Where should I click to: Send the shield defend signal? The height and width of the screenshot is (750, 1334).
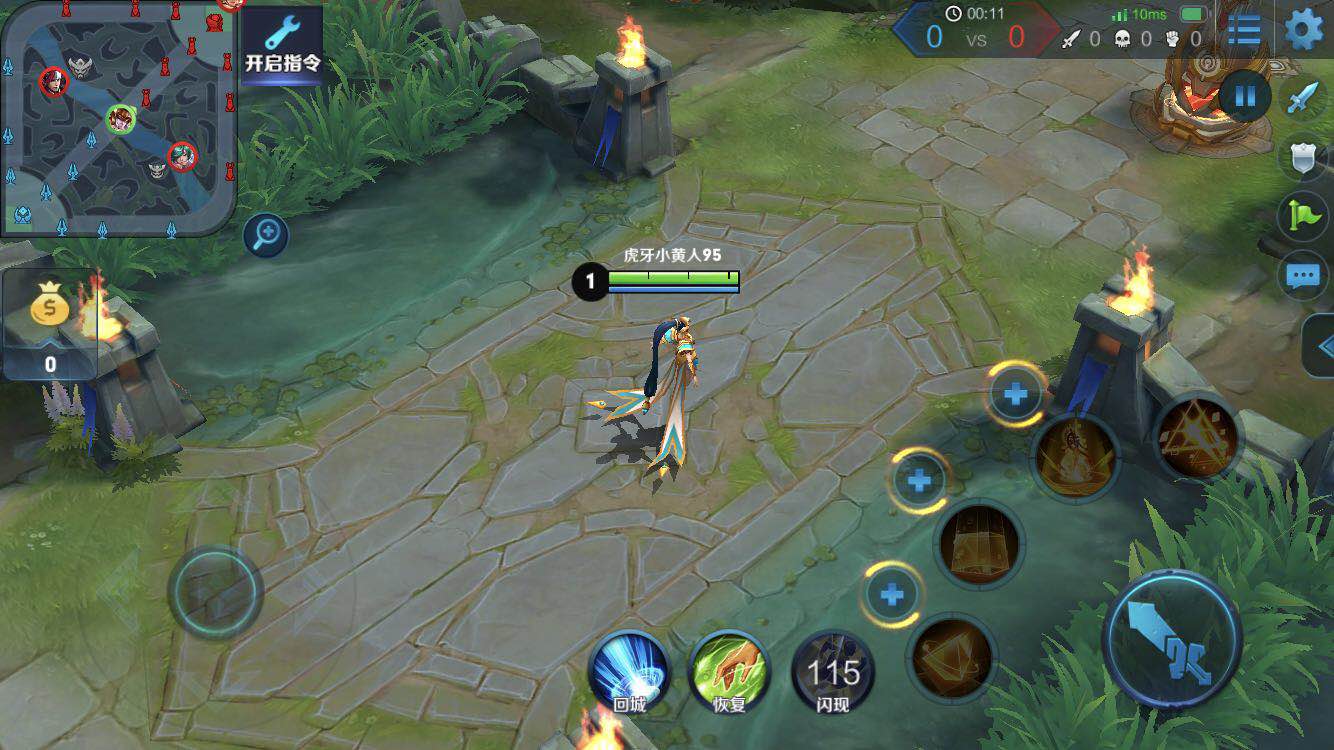click(x=1304, y=157)
